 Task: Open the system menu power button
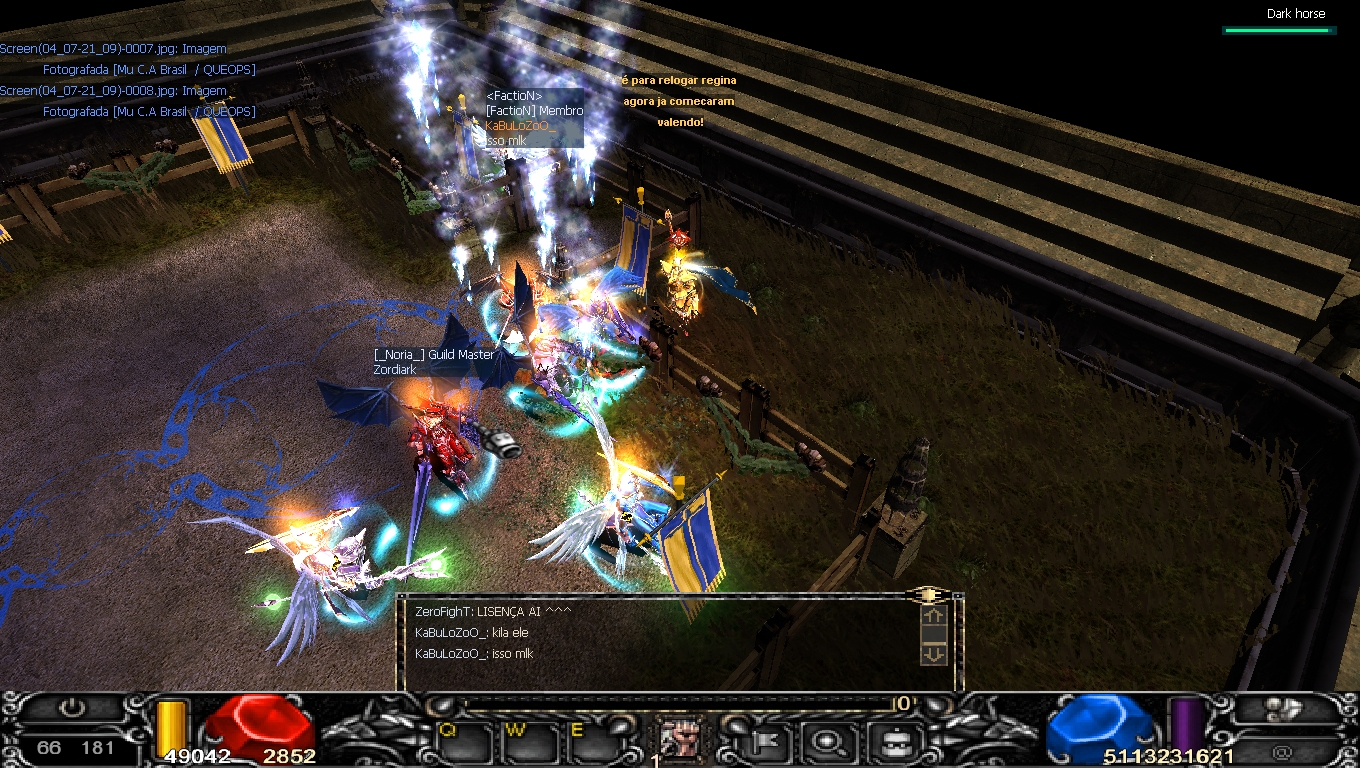tap(72, 709)
